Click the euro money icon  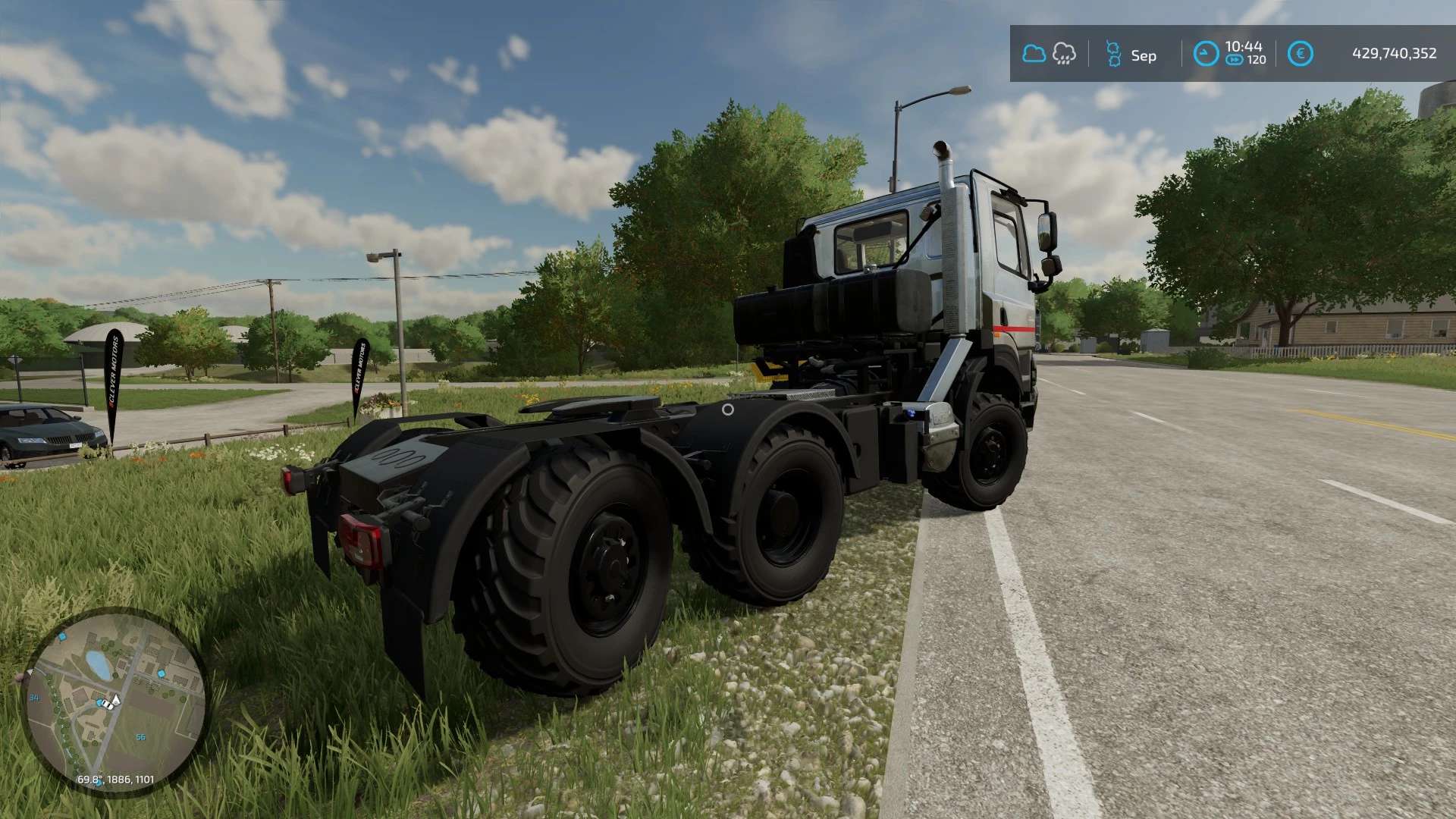click(x=1300, y=54)
